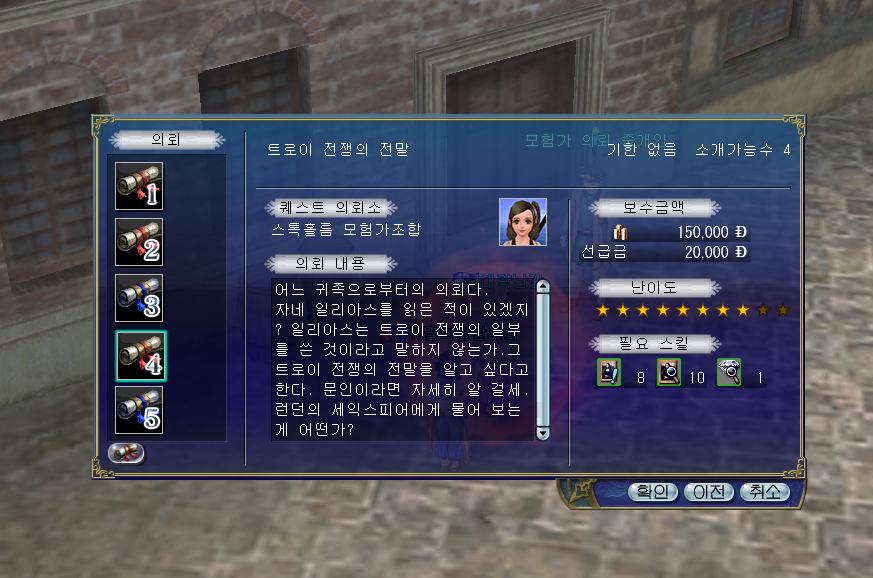
Task: Go back with the 이전 button
Action: 709,492
